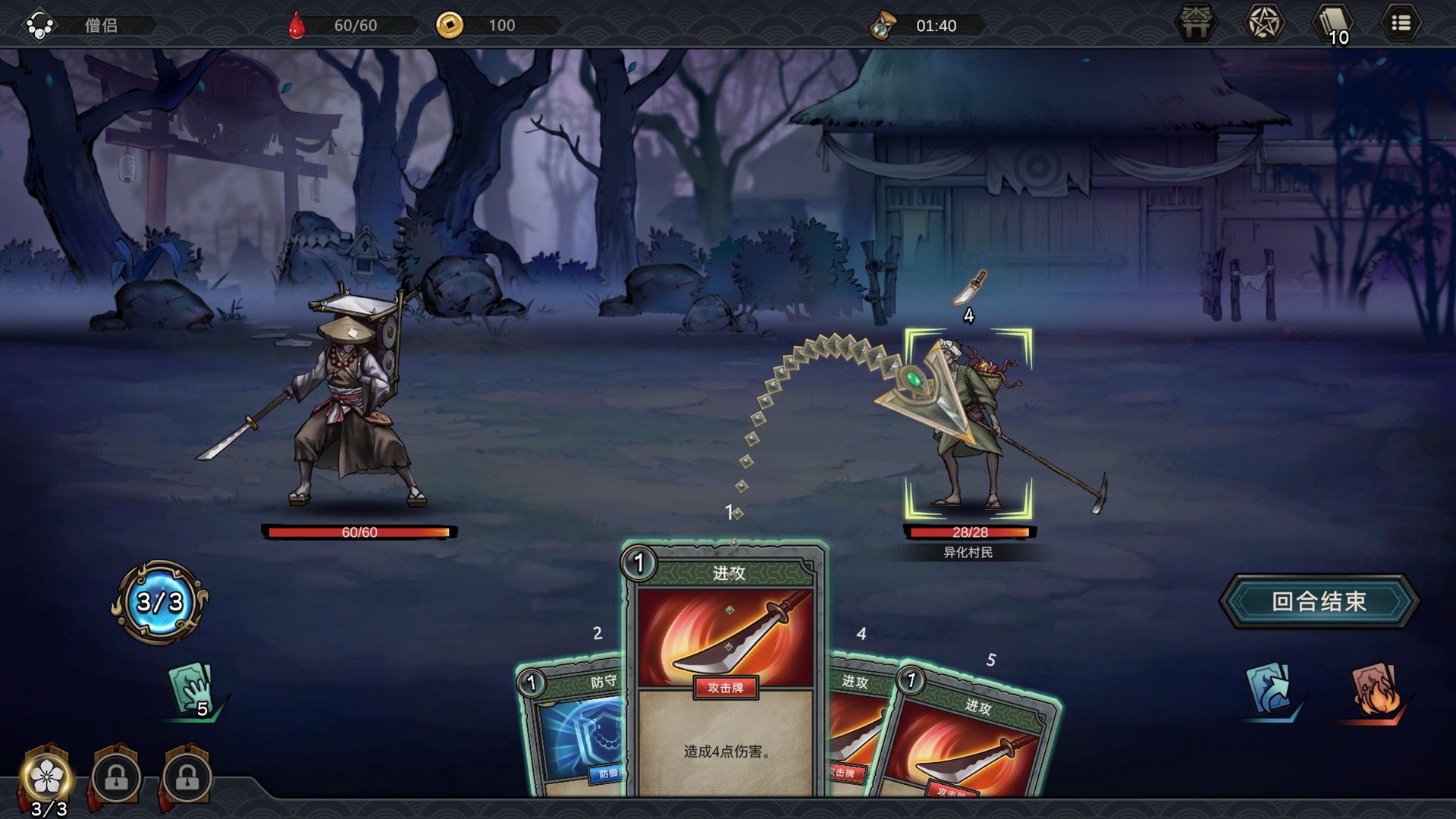Open the flaming exhausted cards pile

(x=1376, y=689)
